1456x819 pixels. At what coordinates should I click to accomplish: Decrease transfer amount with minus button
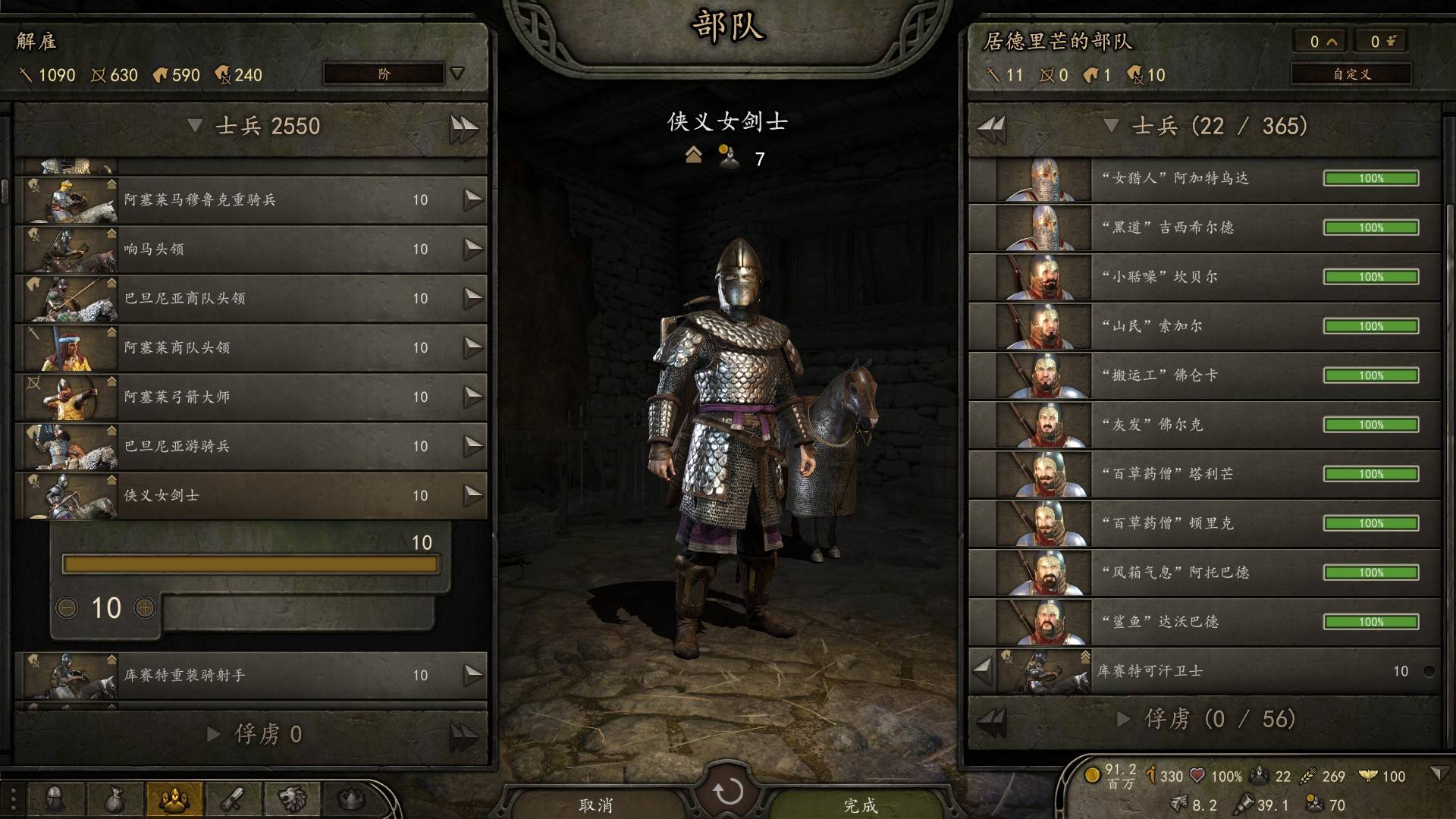point(67,607)
